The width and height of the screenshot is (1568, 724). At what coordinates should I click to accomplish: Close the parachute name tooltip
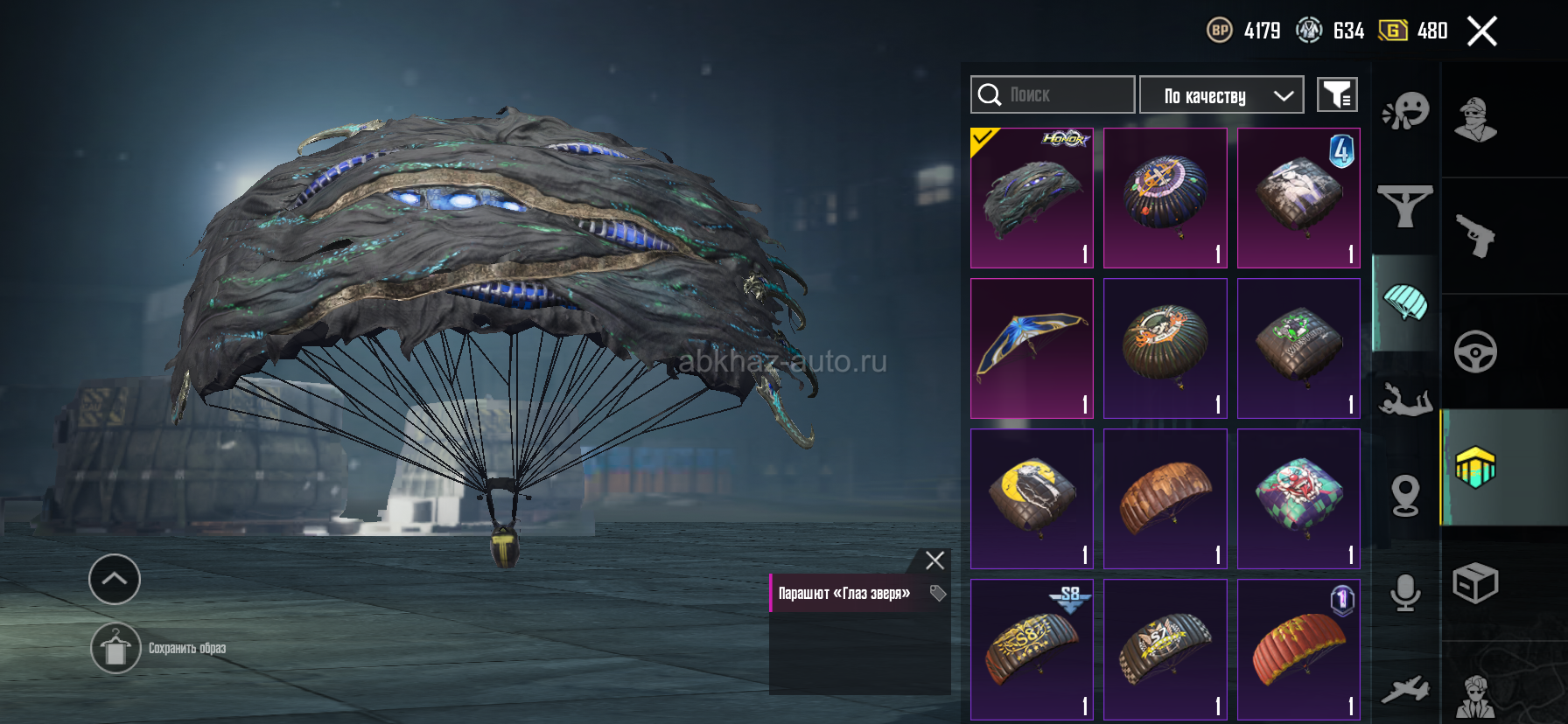click(x=934, y=560)
